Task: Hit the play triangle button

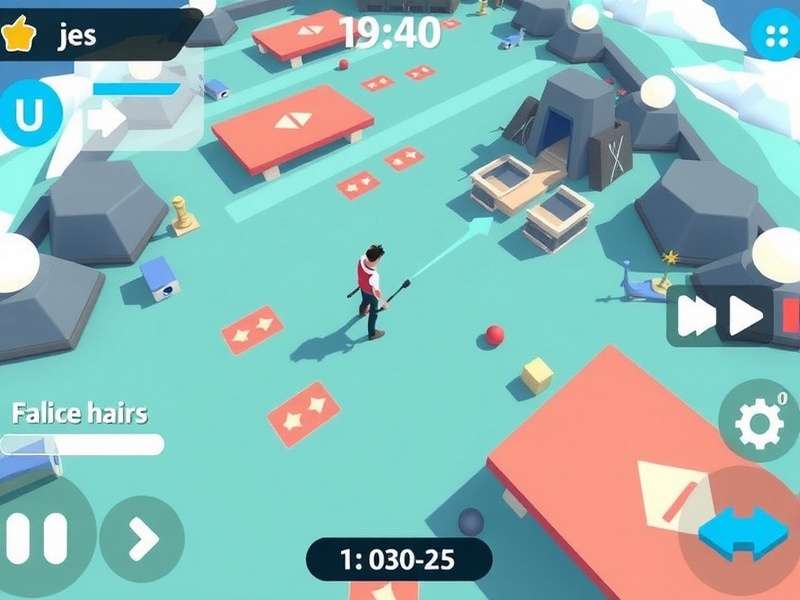Action: [746, 316]
